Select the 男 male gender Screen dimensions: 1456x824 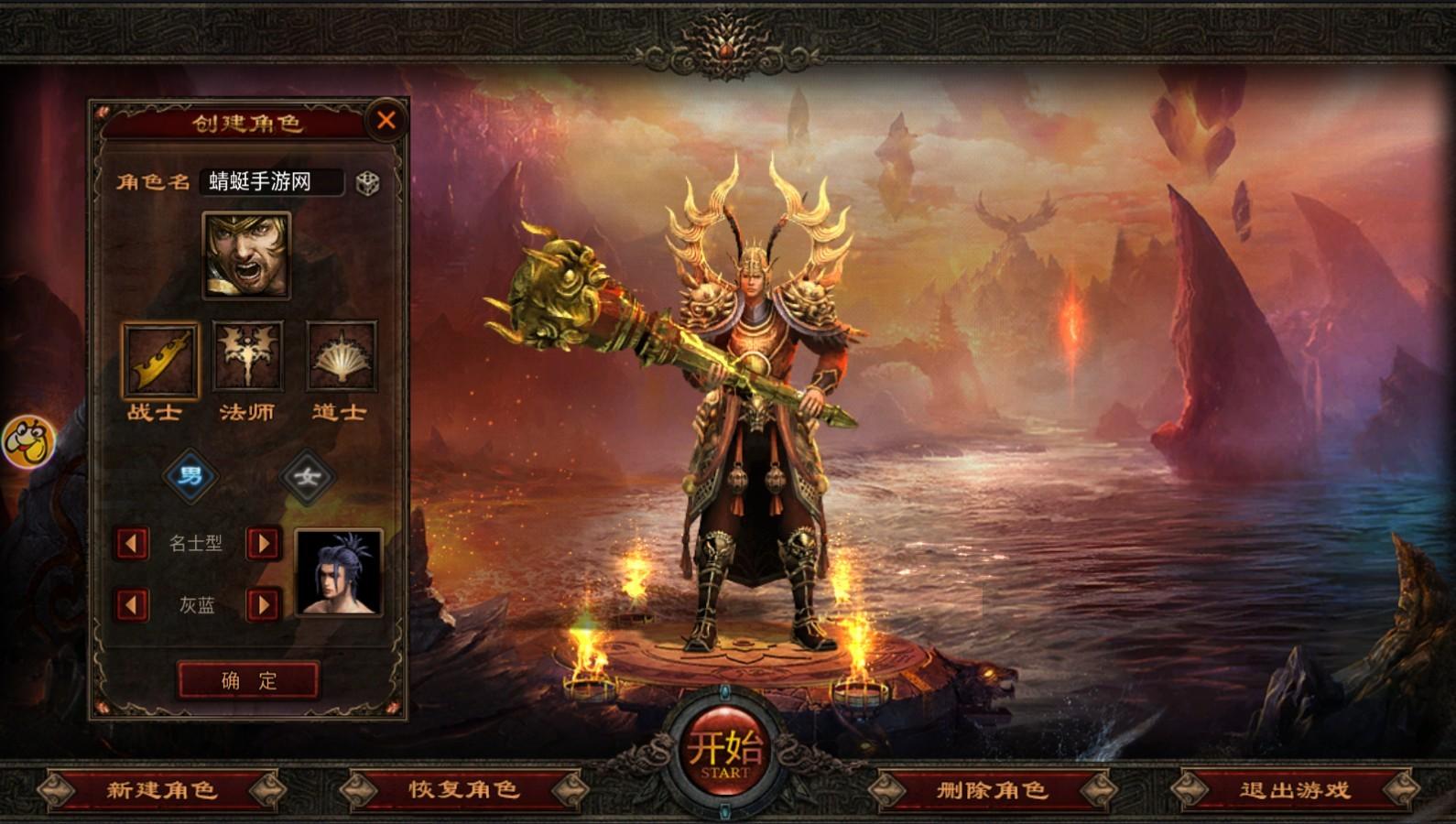[190, 476]
